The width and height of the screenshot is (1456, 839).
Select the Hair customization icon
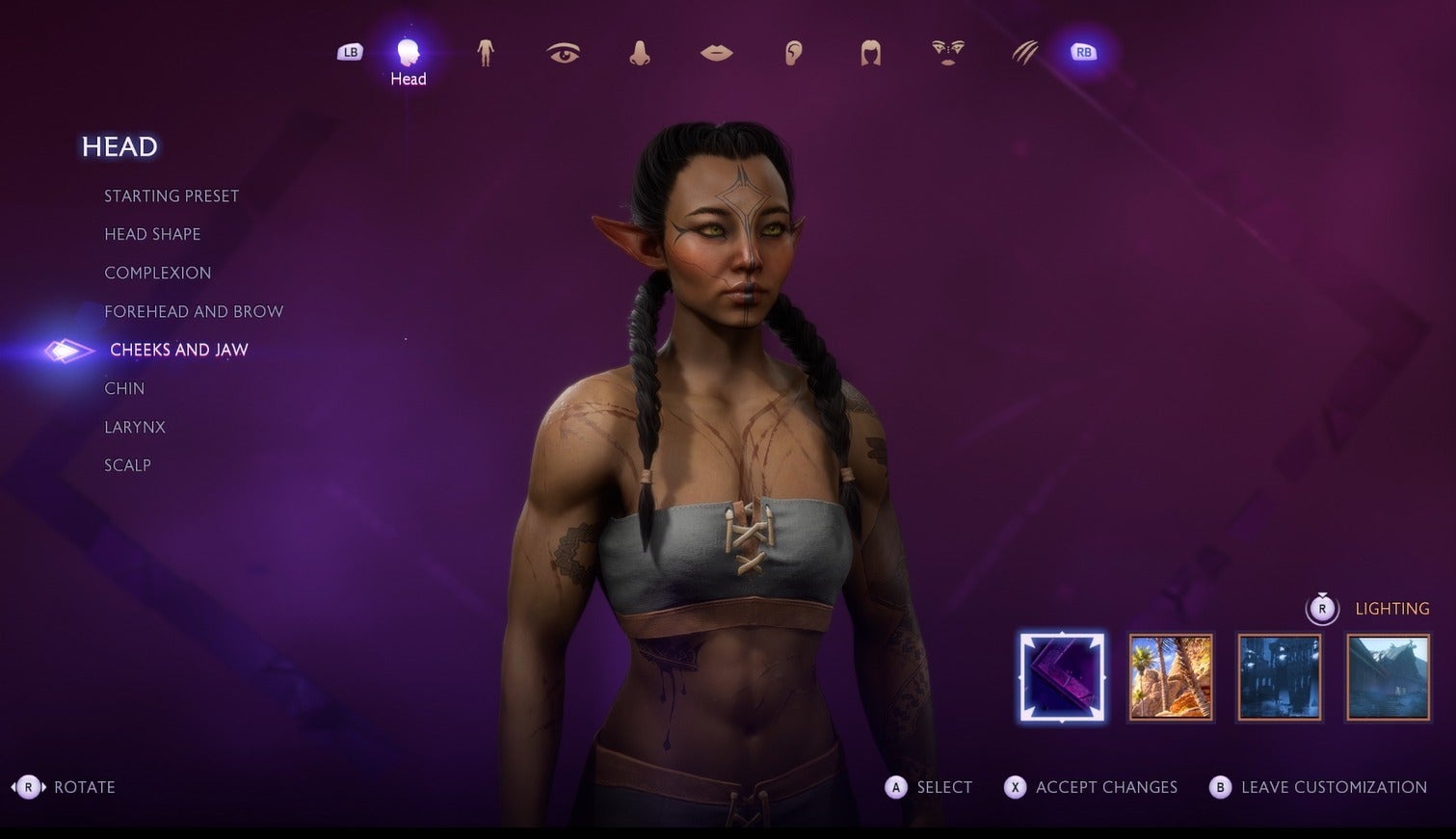pos(871,53)
